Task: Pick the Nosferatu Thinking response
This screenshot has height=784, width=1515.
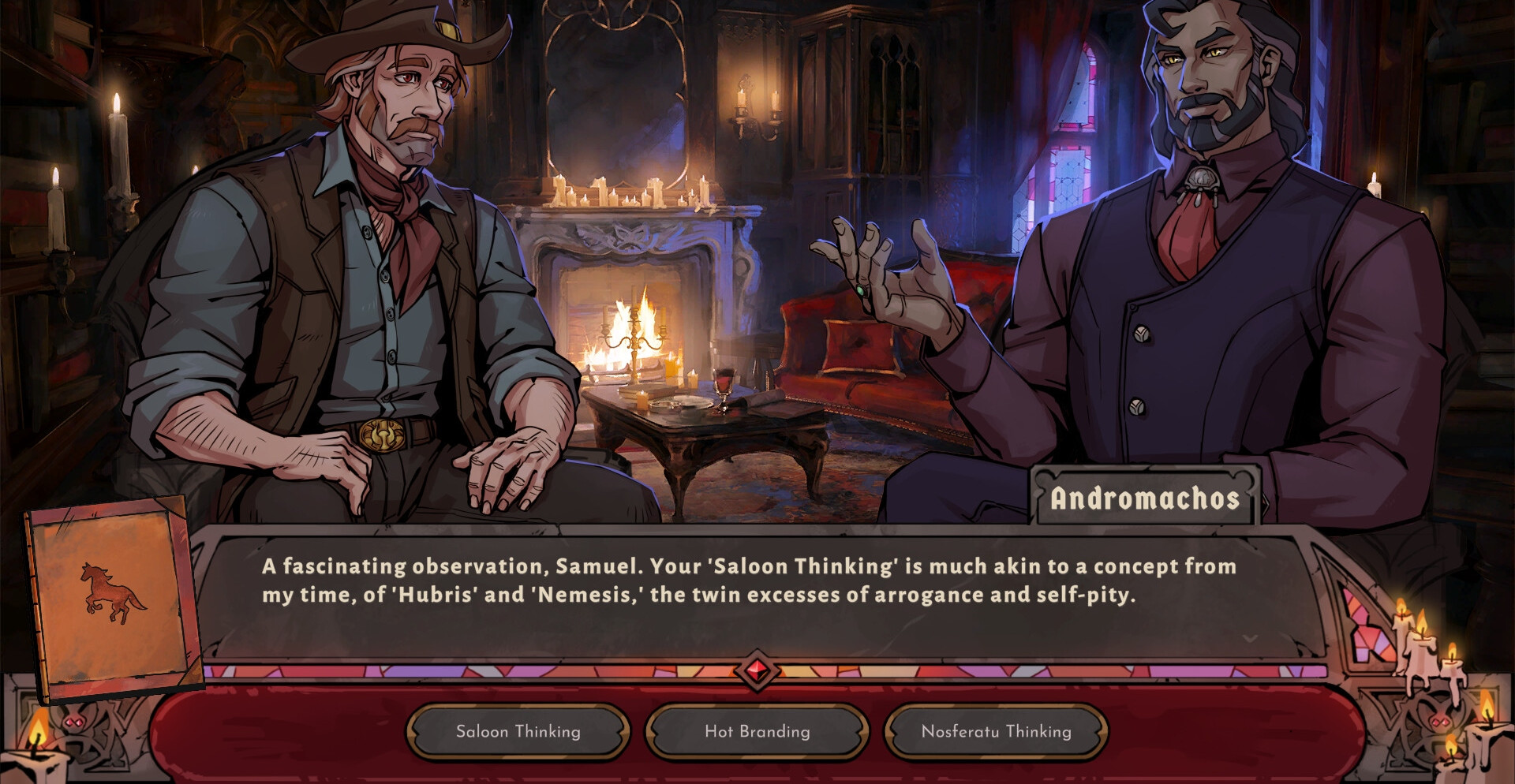Action: (x=997, y=732)
